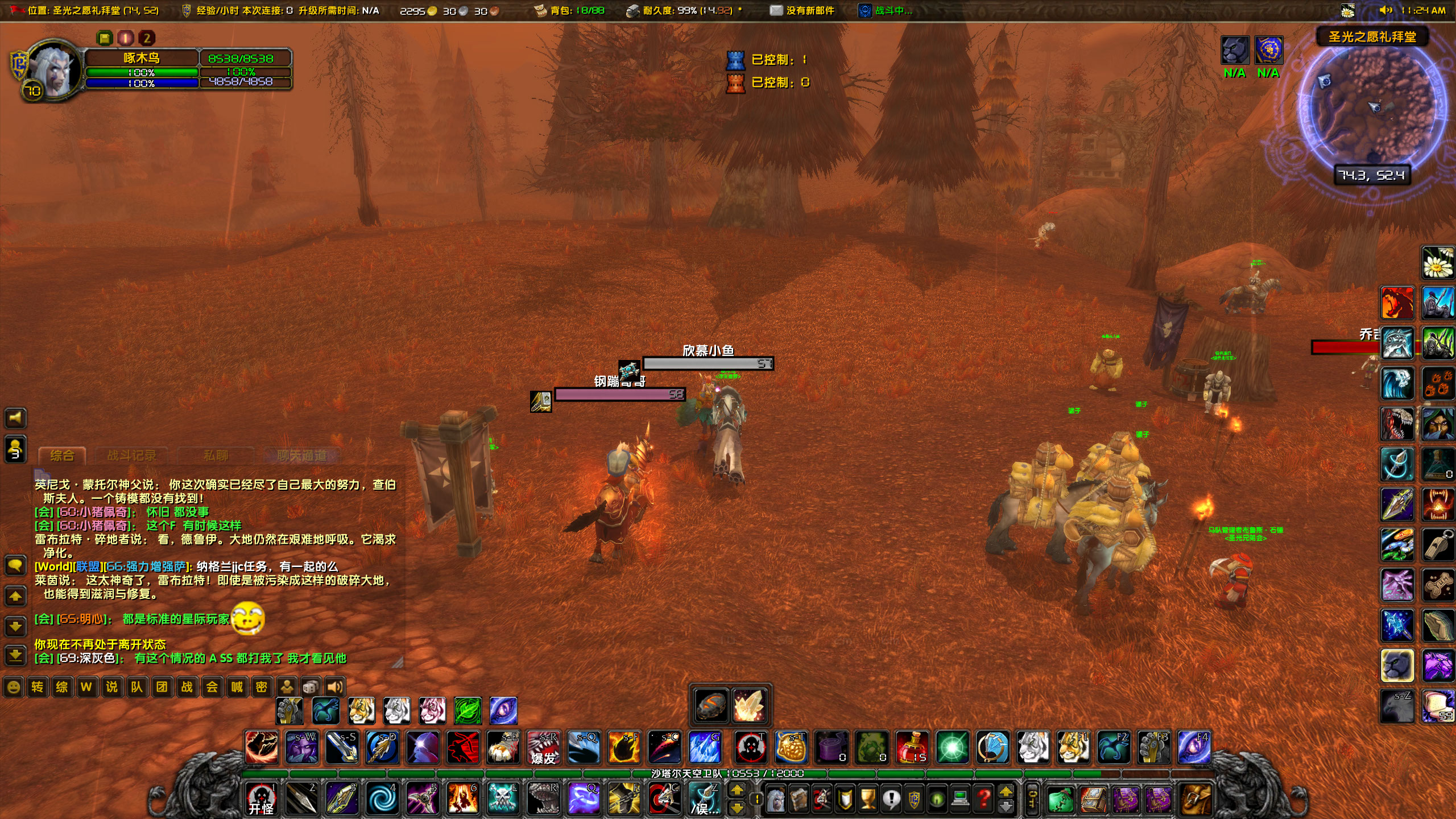Image resolution: width=1456 pixels, height=819 pixels.
Task: Click the 沙塔尔天空卫队 reputation progress bar
Action: 728,773
